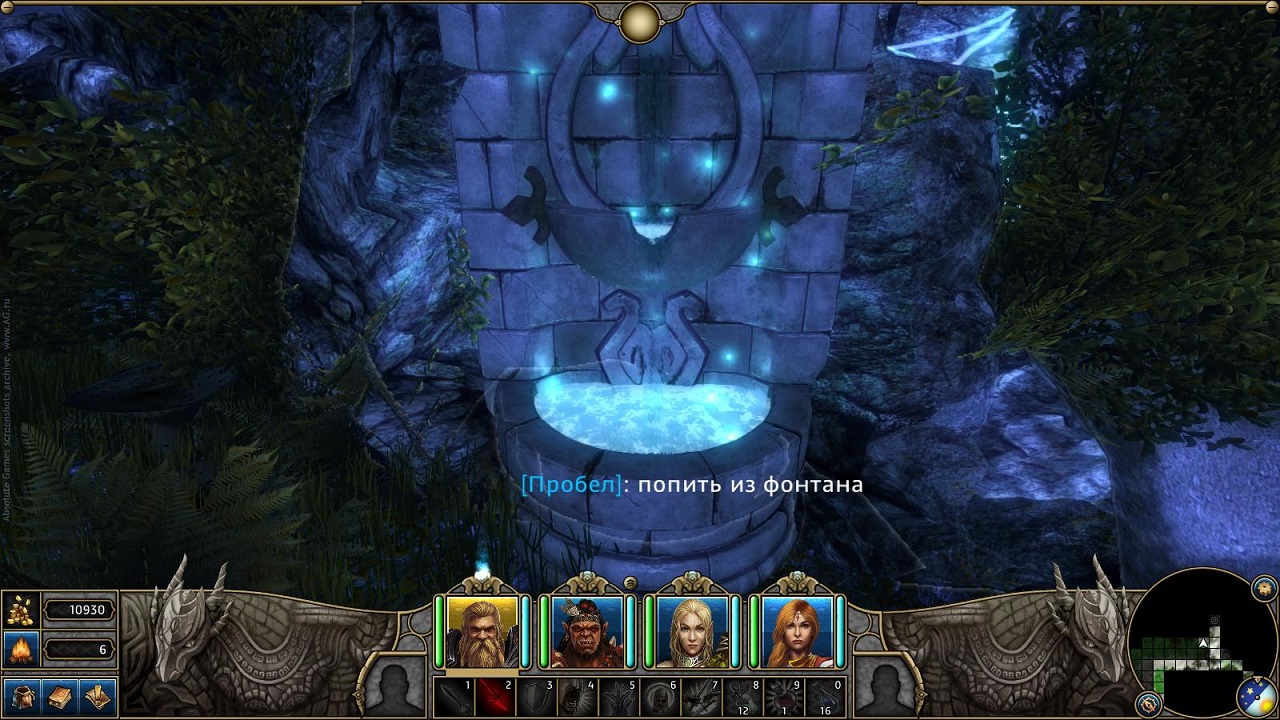Click the minimap
The height and width of the screenshot is (720, 1280).
1200,640
